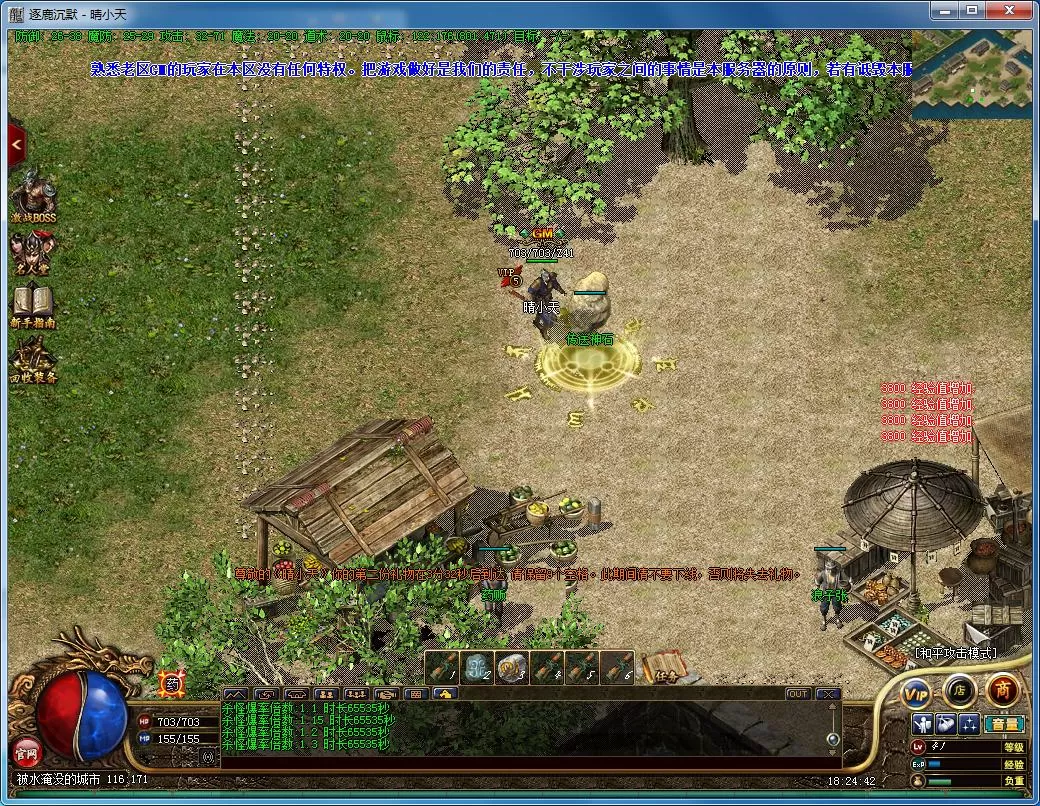Close the chat panel with X
Screen dimensions: 1040x806
(827, 694)
